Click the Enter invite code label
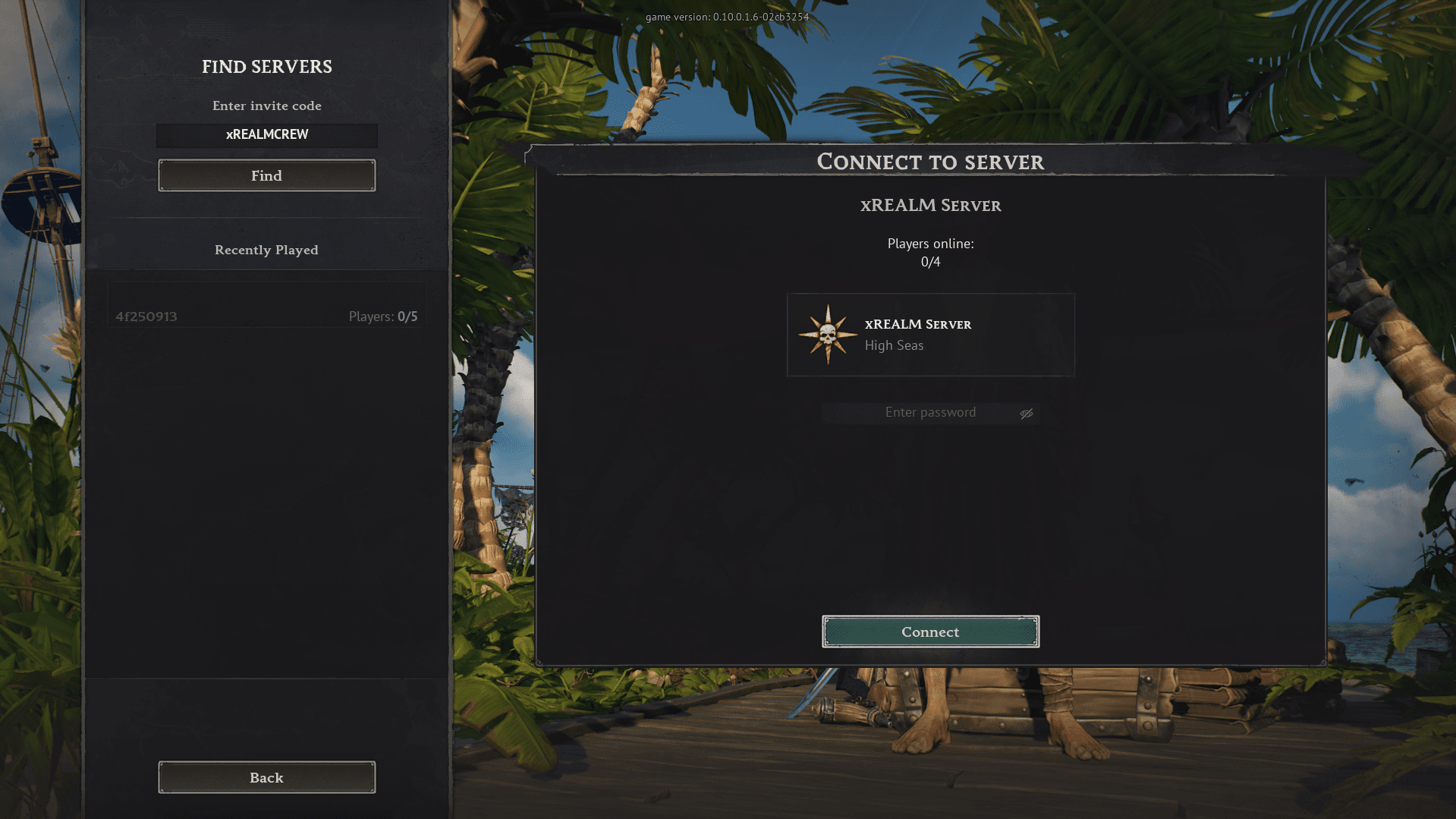This screenshot has height=819, width=1456. 266,106
